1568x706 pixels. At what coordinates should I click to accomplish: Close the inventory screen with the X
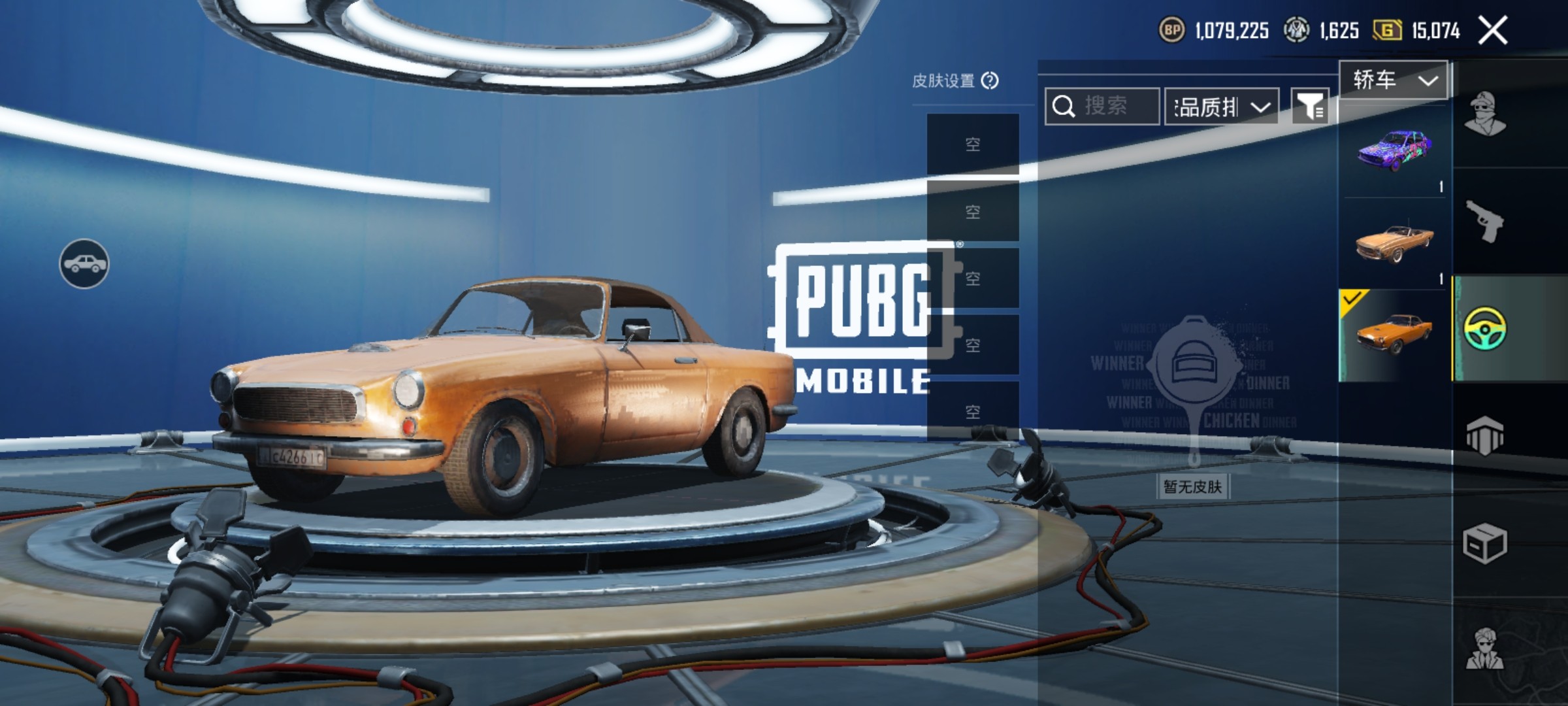pyautogui.click(x=1493, y=30)
